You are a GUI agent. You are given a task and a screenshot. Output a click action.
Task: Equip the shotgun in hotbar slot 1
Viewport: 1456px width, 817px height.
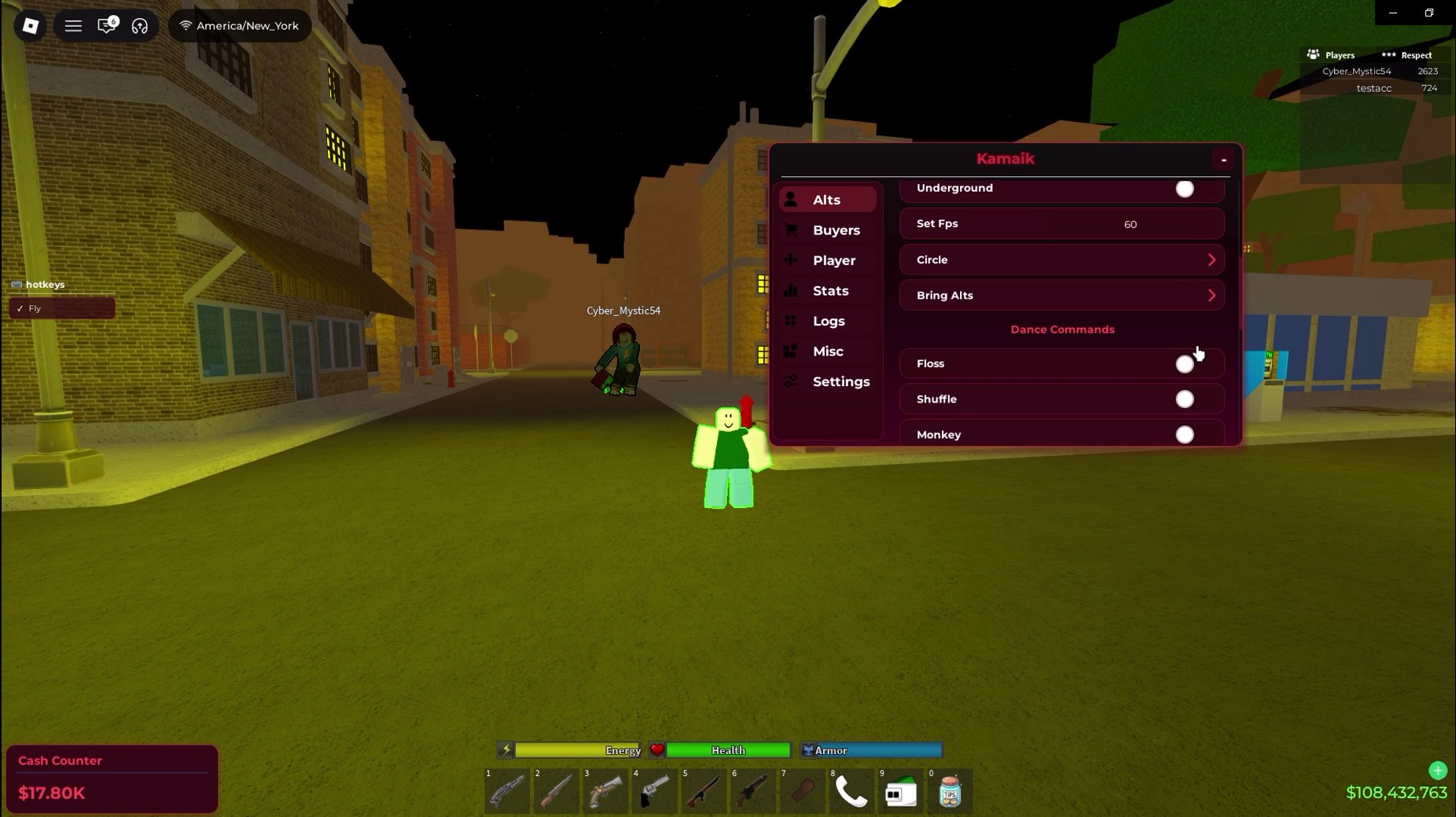click(x=507, y=792)
